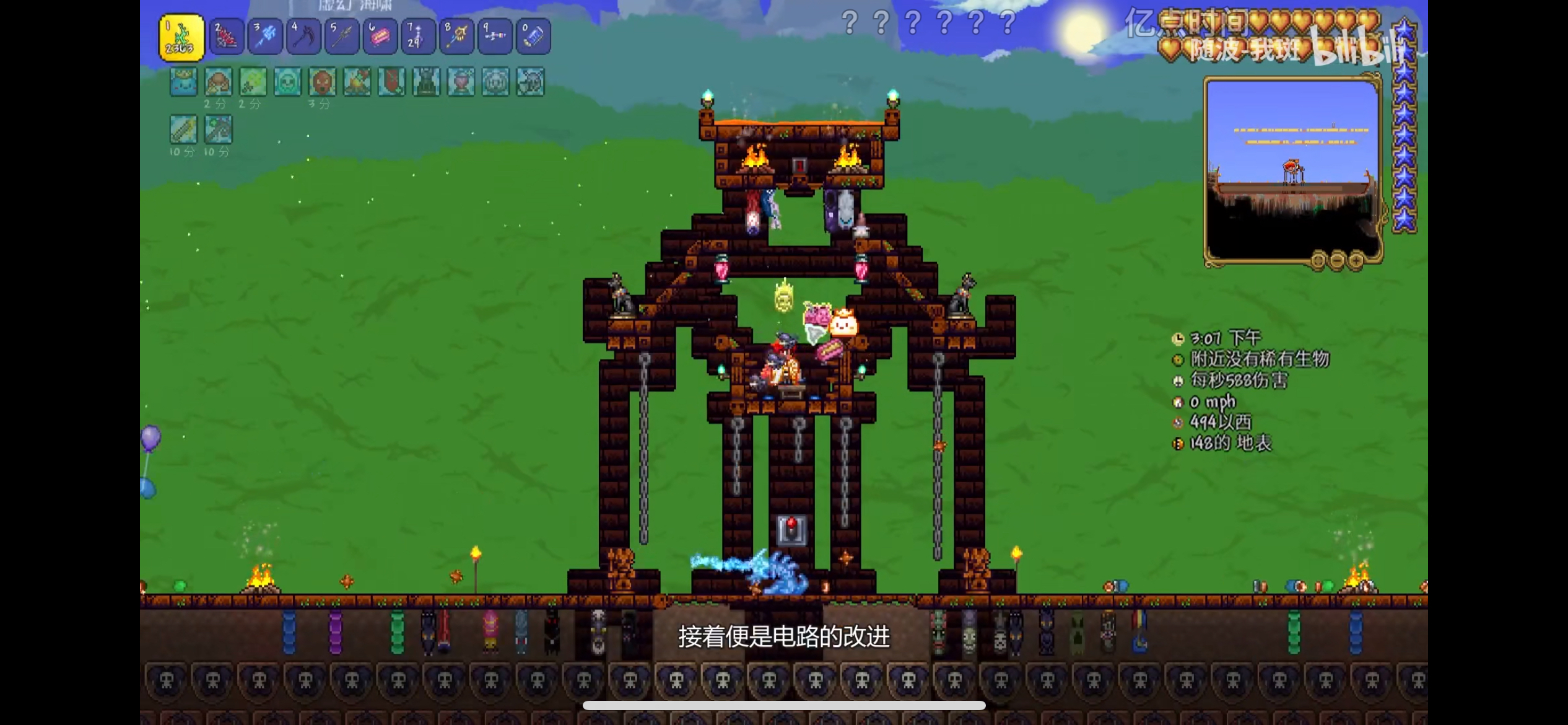This screenshot has height=725, width=1568.
Task: Tap the lifeform analyzer radar icon
Action: point(1178,359)
